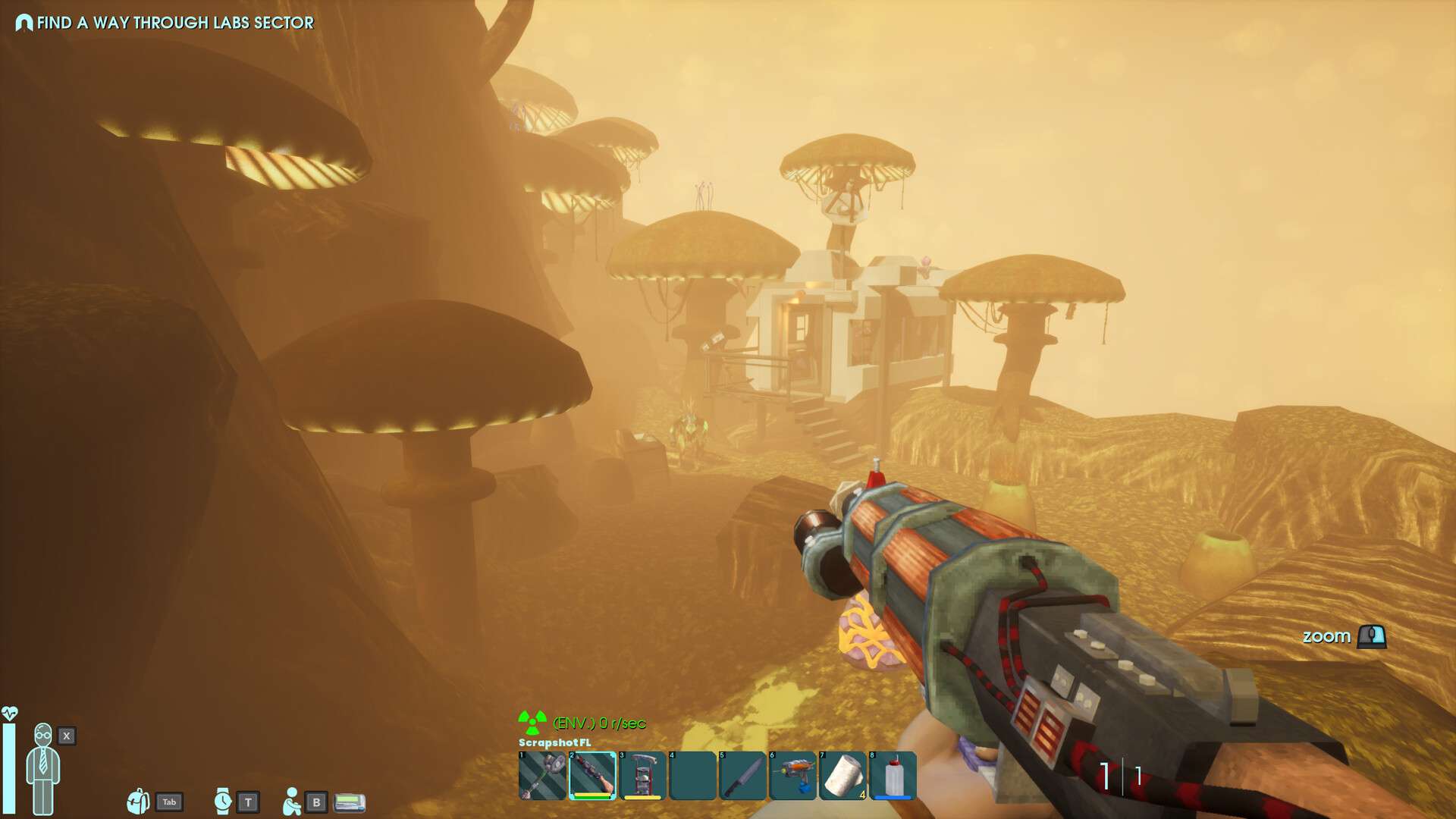
Task: Equip the kitchen knife hotbar slot
Action: coord(742,776)
